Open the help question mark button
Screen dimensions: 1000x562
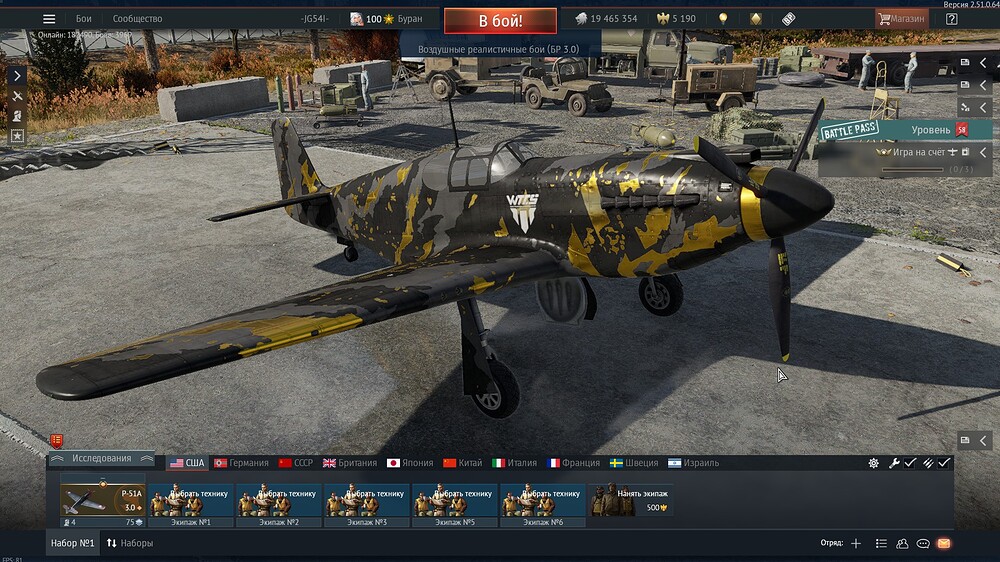pyautogui.click(x=951, y=19)
